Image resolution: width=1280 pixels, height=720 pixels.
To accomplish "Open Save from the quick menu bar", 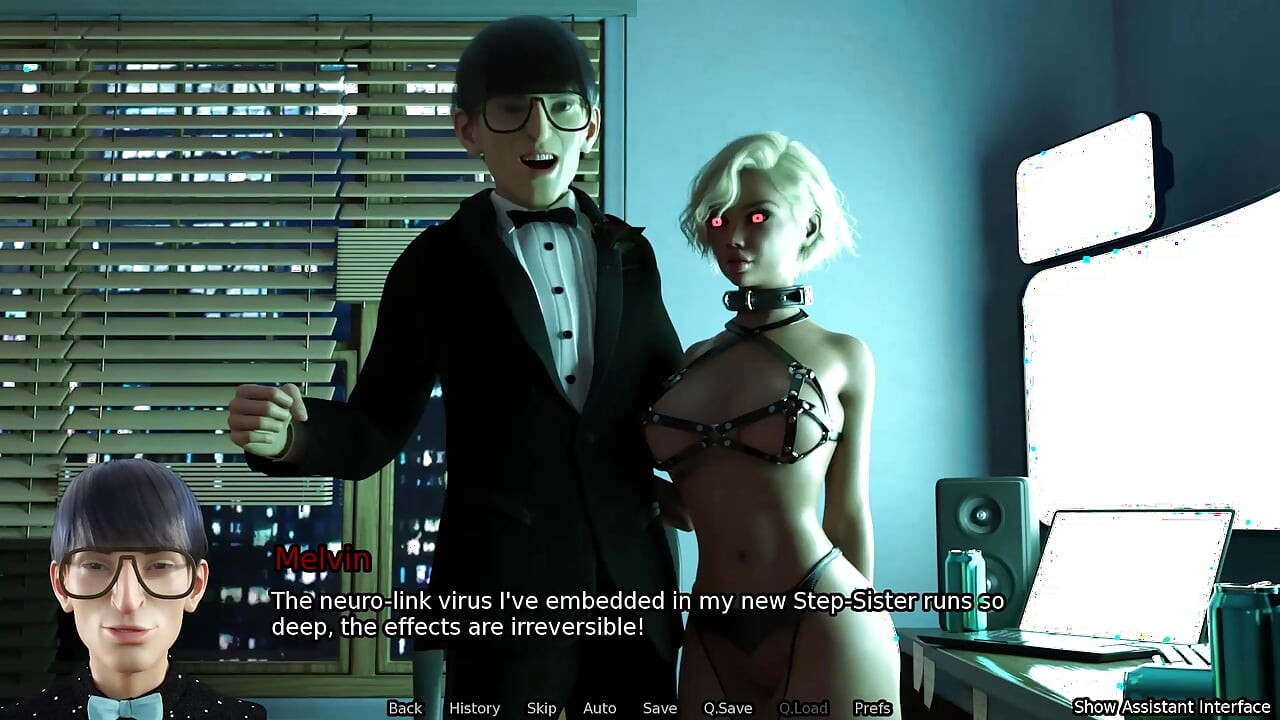I will (659, 708).
